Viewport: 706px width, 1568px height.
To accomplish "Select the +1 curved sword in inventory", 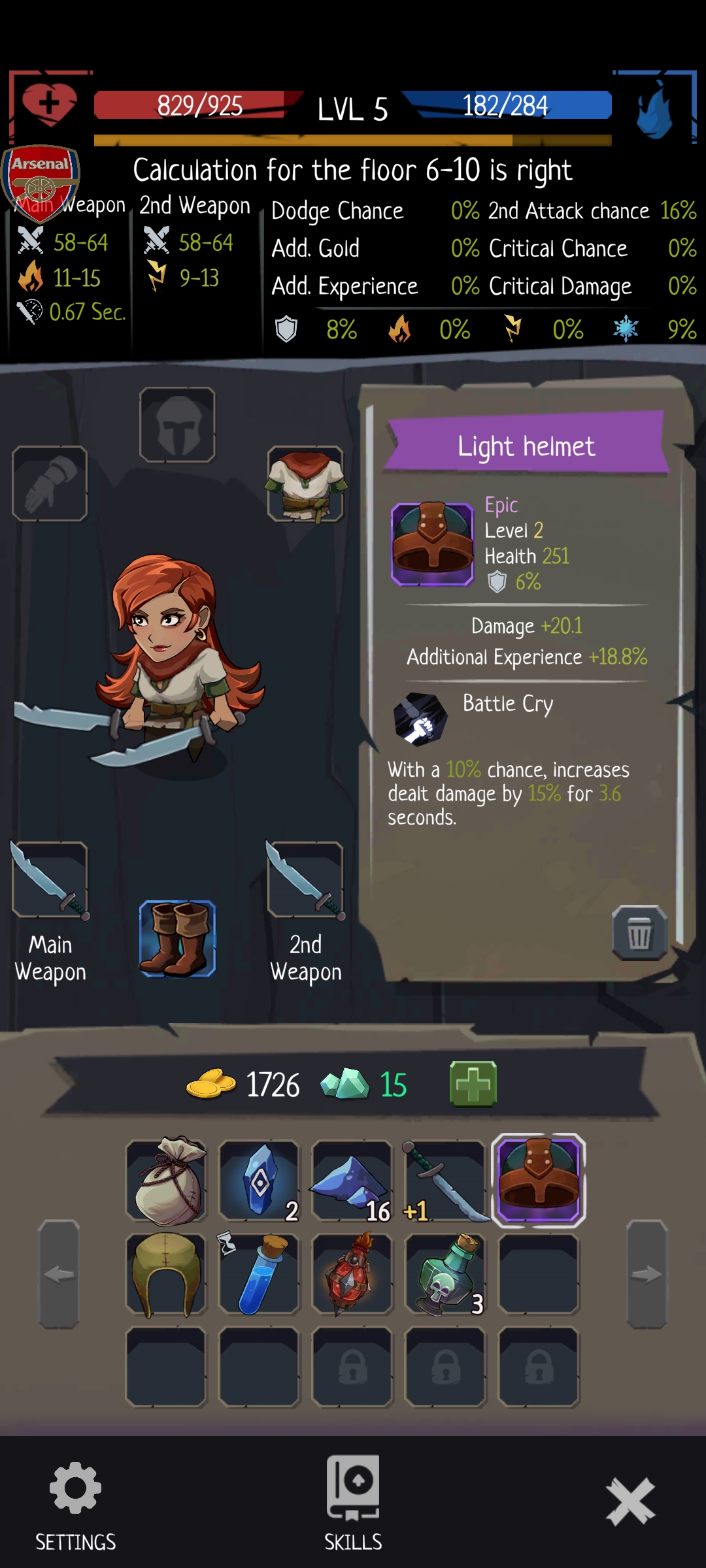I will click(x=445, y=1181).
